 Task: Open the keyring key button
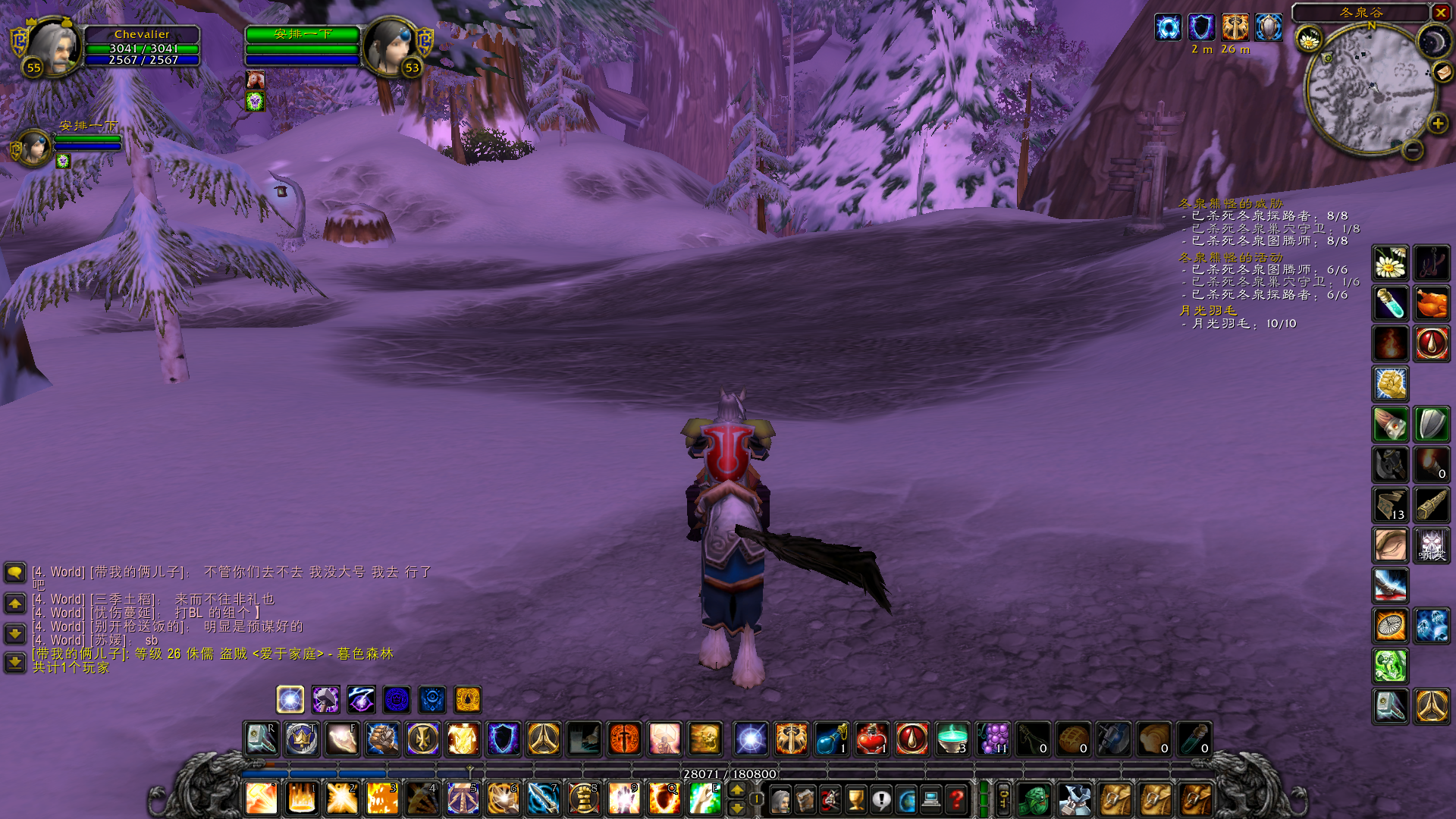pyautogui.click(x=1003, y=799)
